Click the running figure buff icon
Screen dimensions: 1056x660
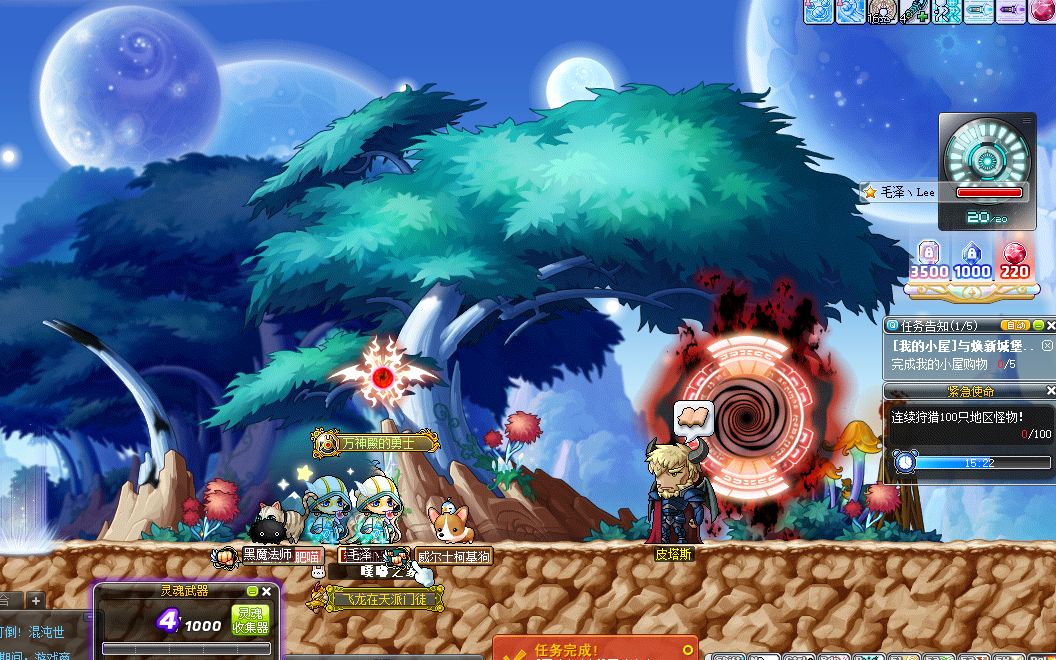(x=947, y=11)
